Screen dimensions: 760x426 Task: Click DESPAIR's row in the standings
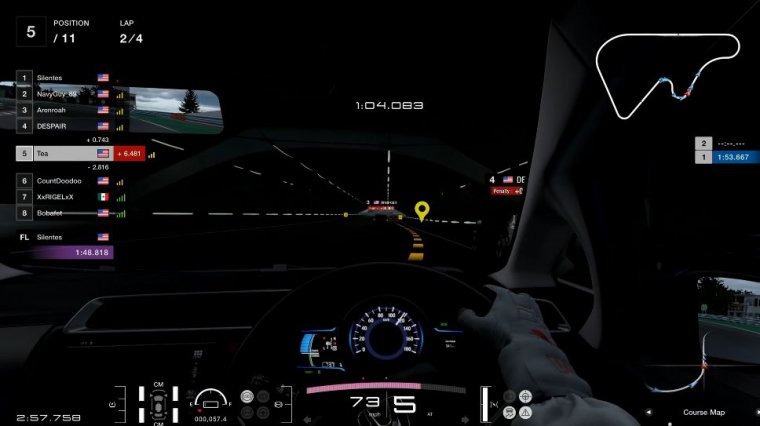[62, 126]
